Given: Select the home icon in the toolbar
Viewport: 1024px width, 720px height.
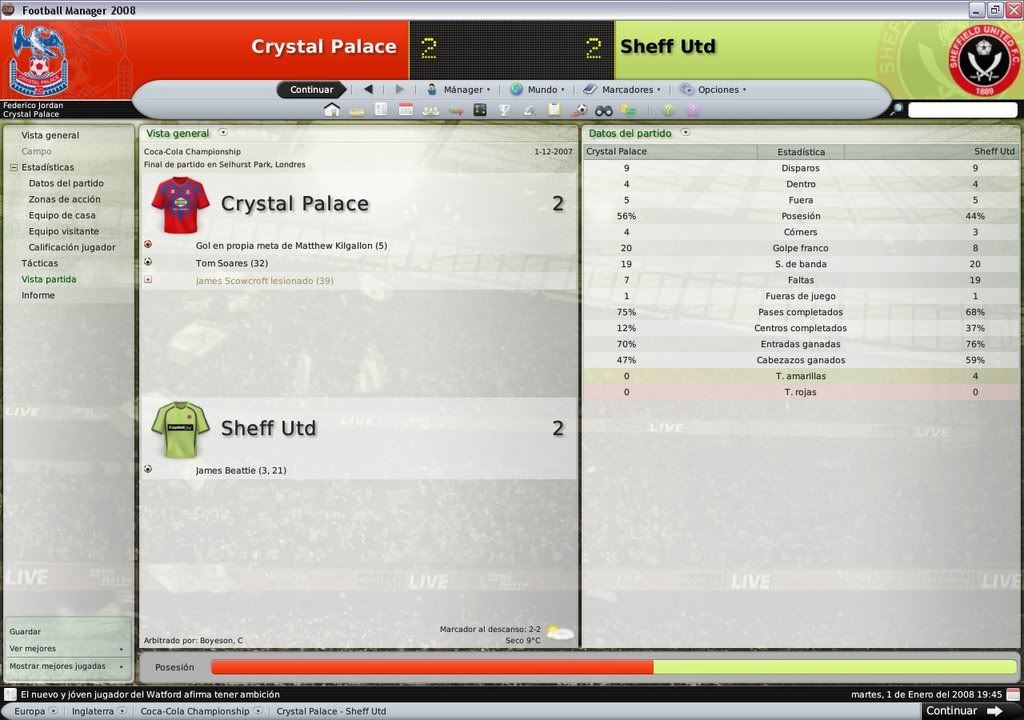Looking at the screenshot, I should (331, 110).
